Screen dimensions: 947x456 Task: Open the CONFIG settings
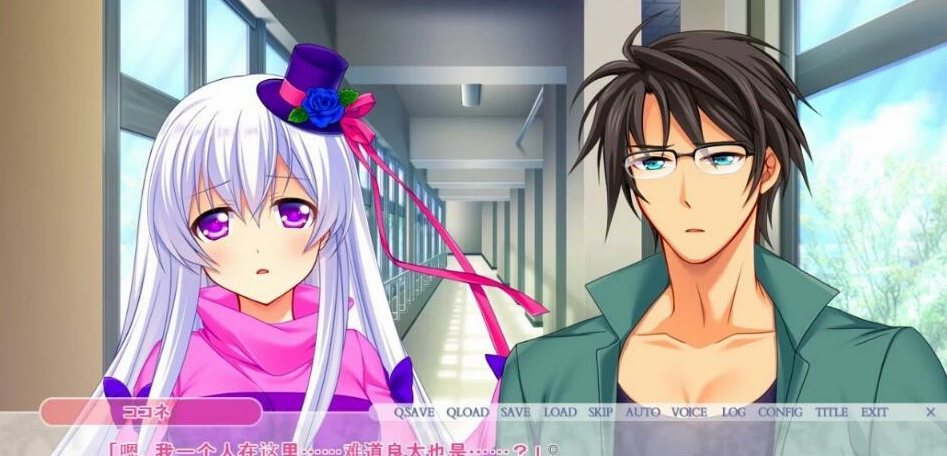(x=780, y=412)
